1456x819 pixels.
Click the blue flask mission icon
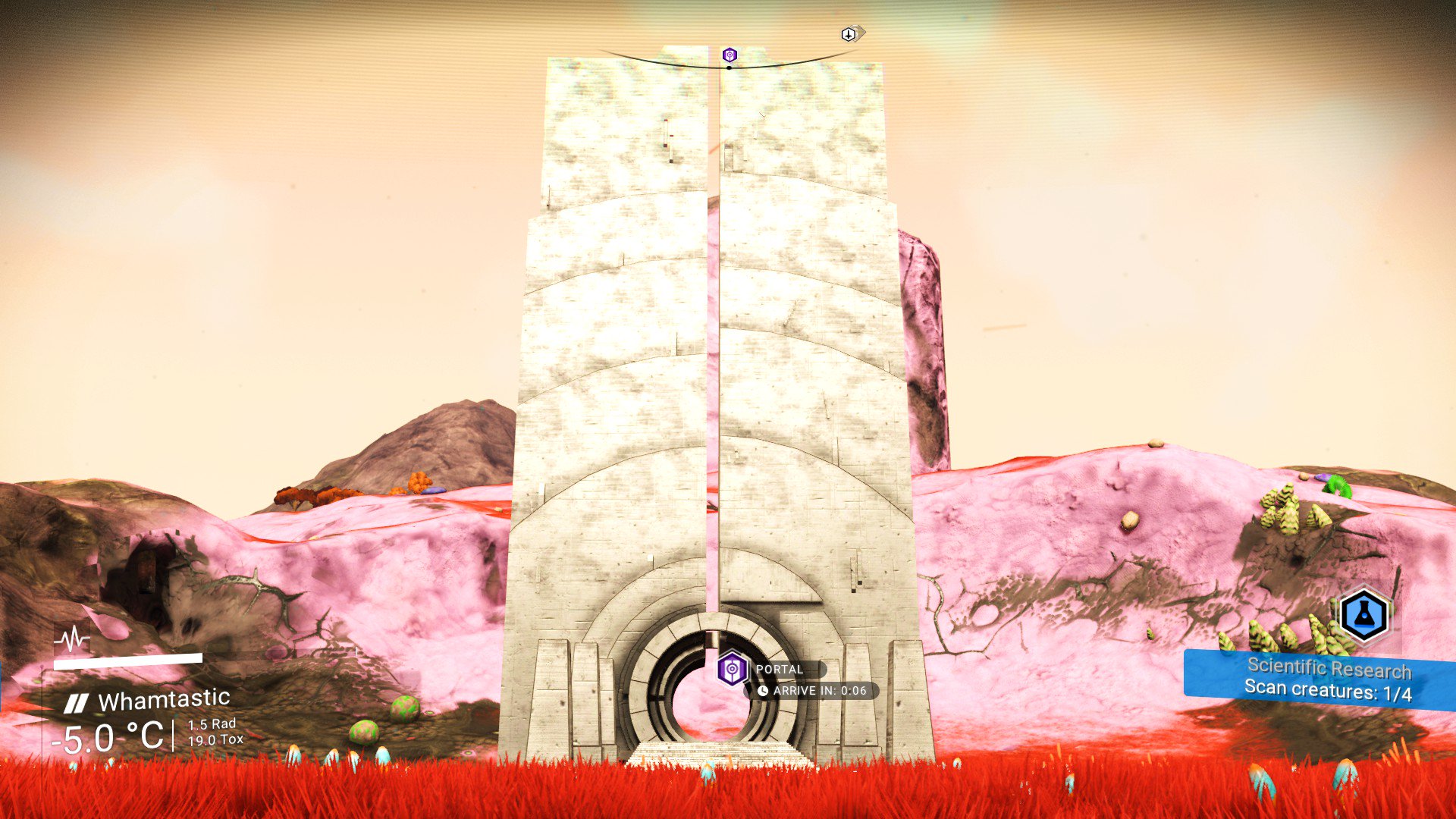[x=1363, y=615]
